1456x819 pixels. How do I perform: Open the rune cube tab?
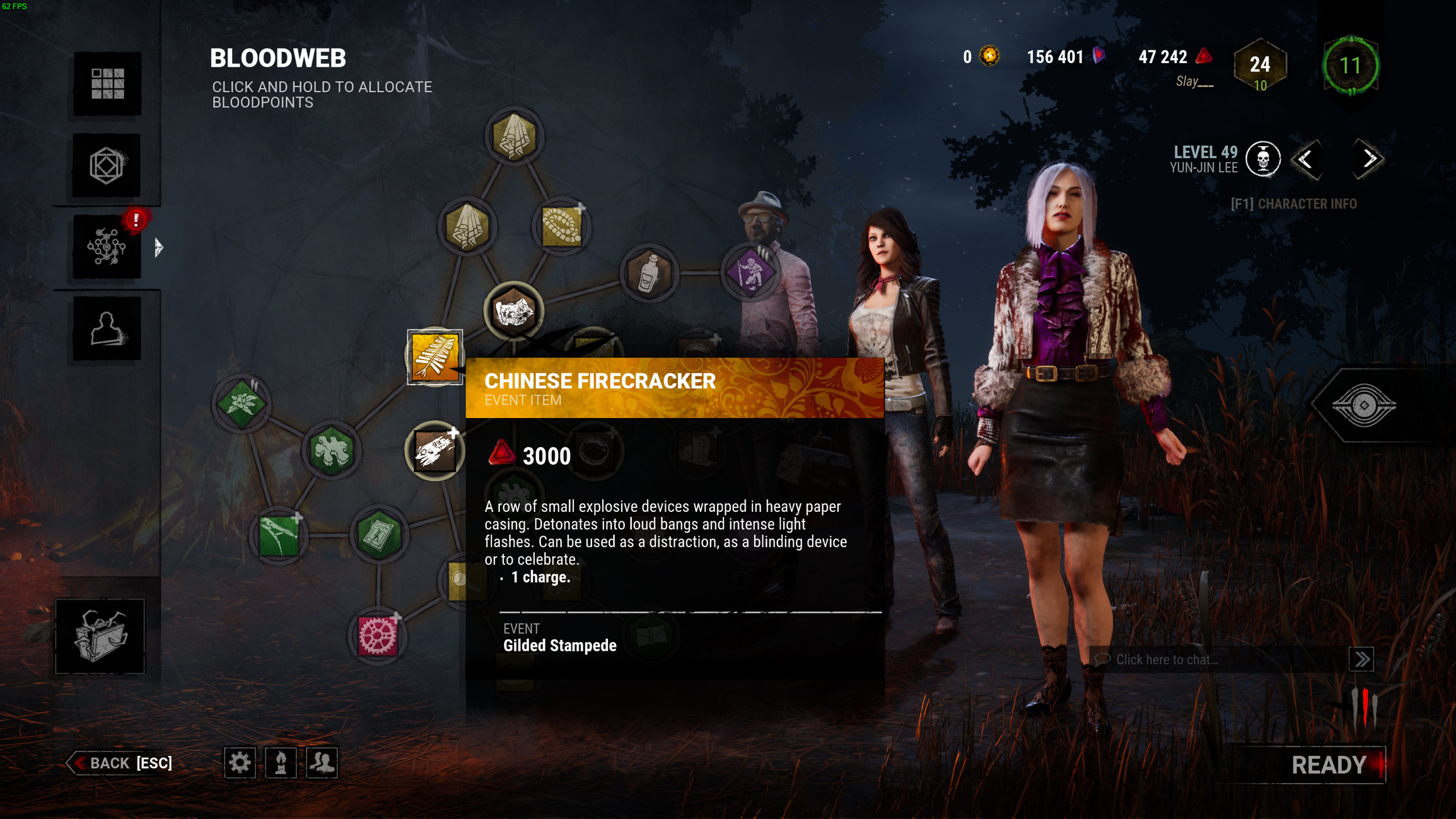tap(107, 166)
